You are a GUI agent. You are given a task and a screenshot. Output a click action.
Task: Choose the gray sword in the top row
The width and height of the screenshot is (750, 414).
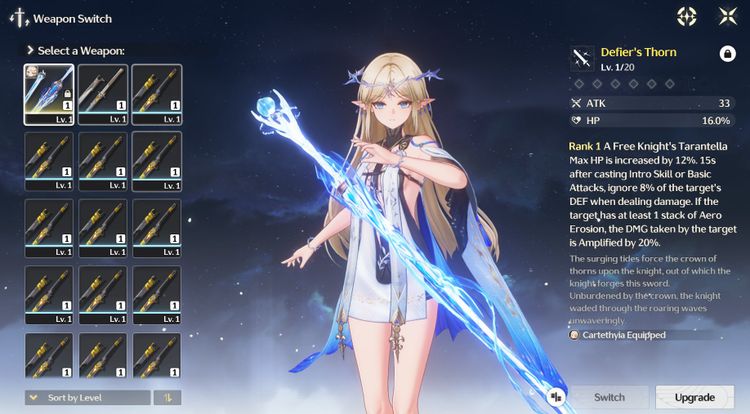103,93
